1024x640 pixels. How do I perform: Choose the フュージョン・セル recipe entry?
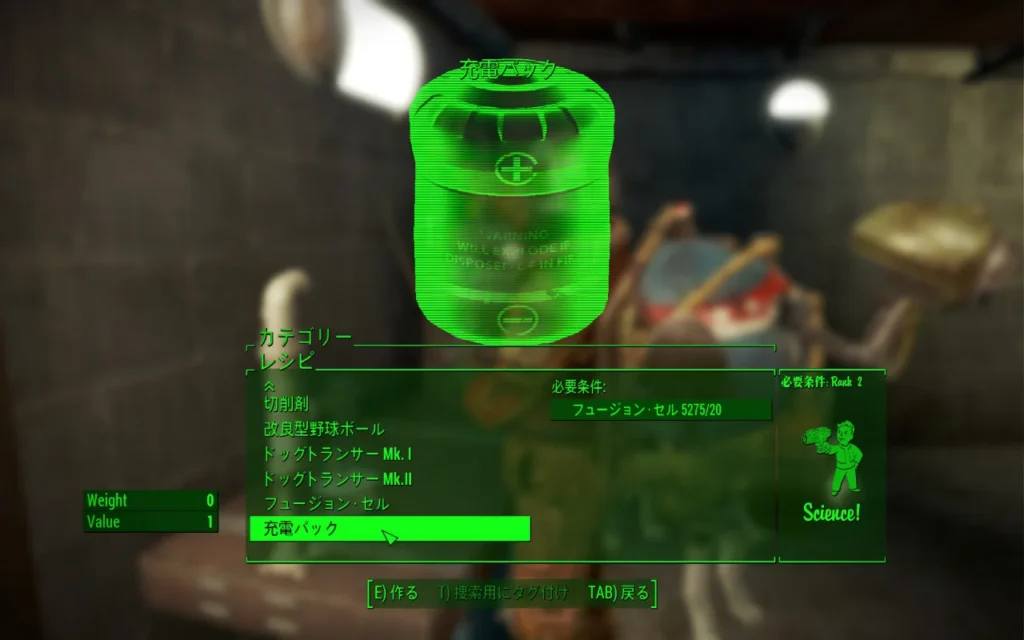point(326,504)
